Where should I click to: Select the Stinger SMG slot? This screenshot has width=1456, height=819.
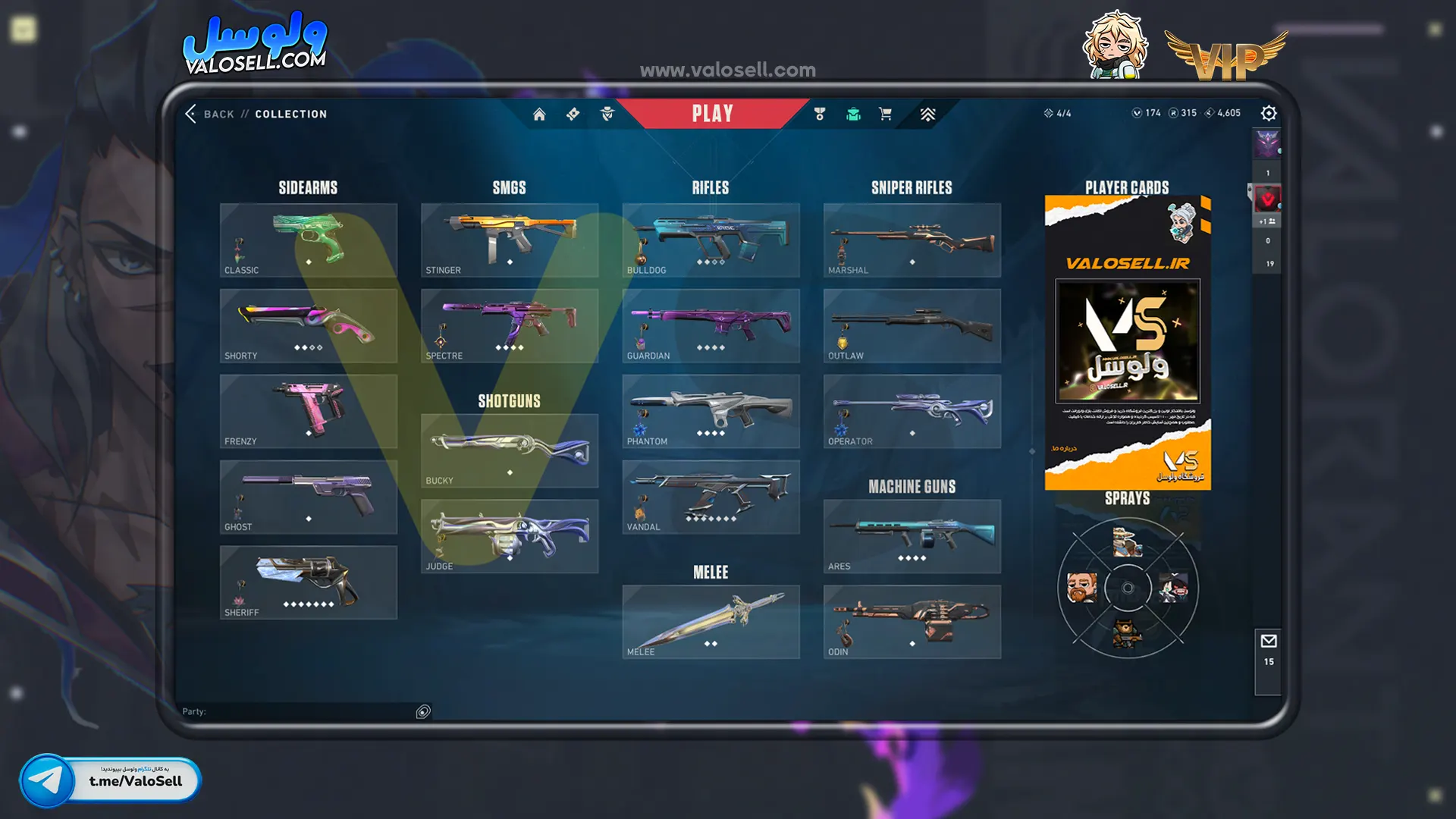510,240
